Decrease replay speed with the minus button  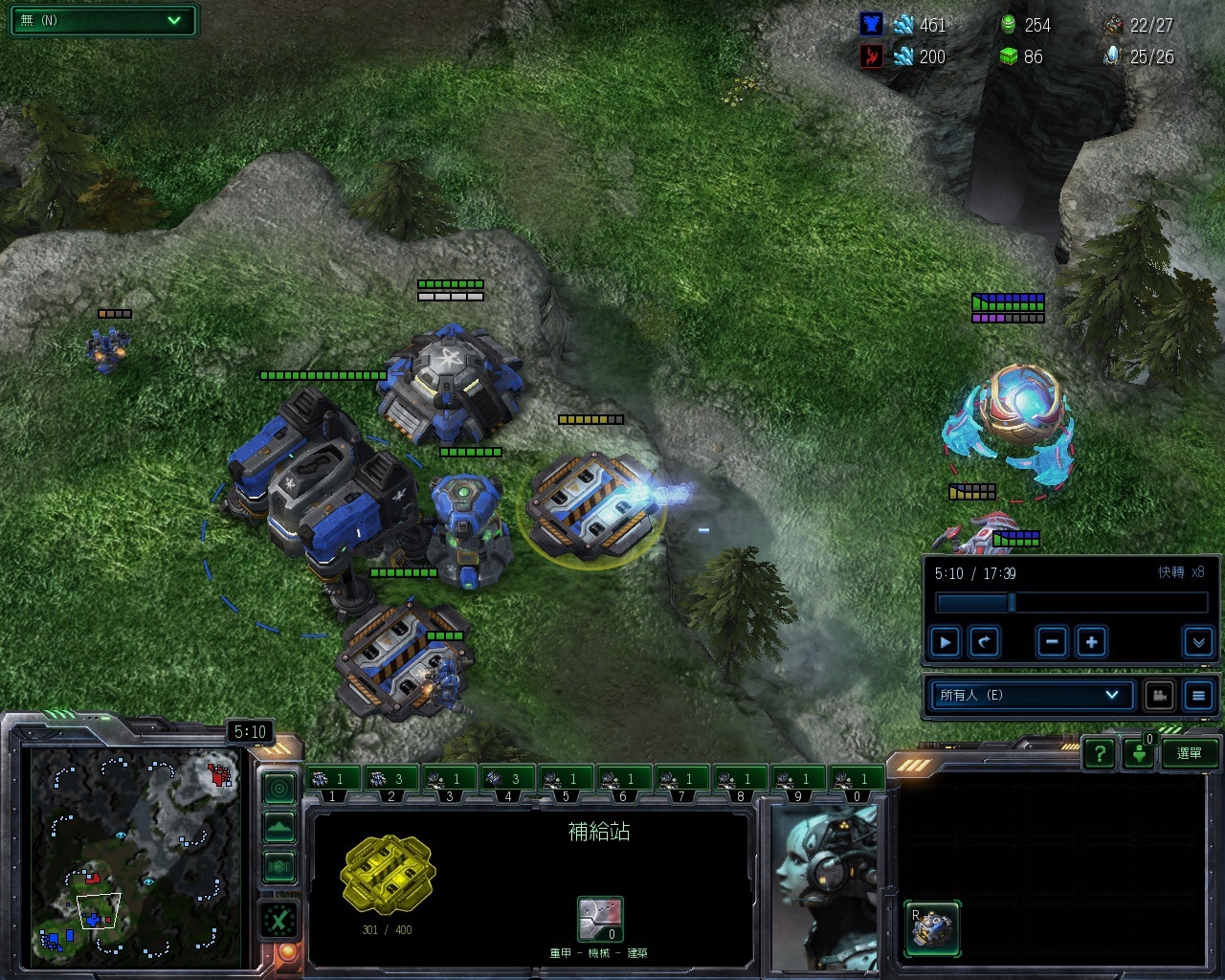click(x=1052, y=642)
